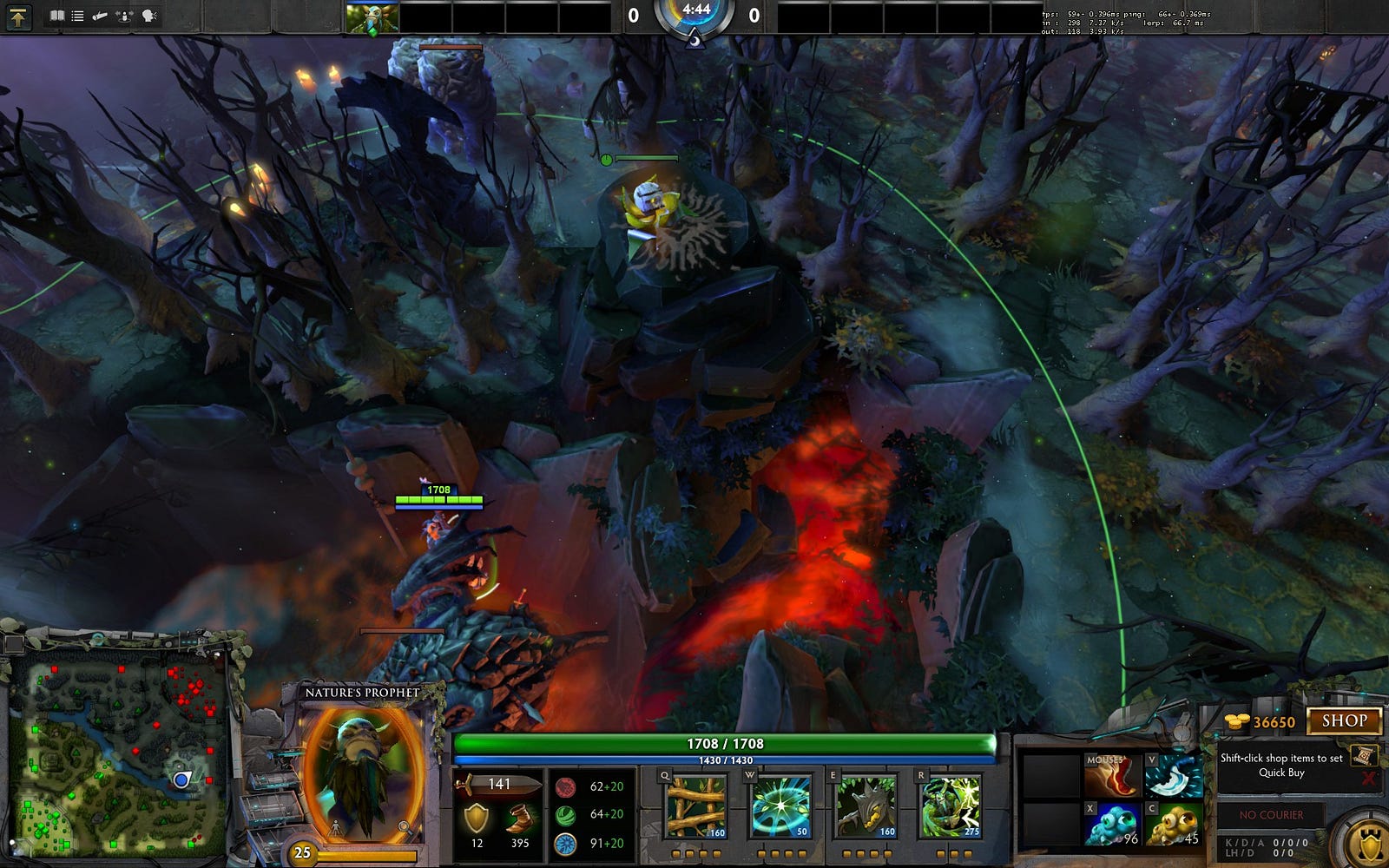Activate the Teleportation ability
1389x868 pixels.
[780, 807]
